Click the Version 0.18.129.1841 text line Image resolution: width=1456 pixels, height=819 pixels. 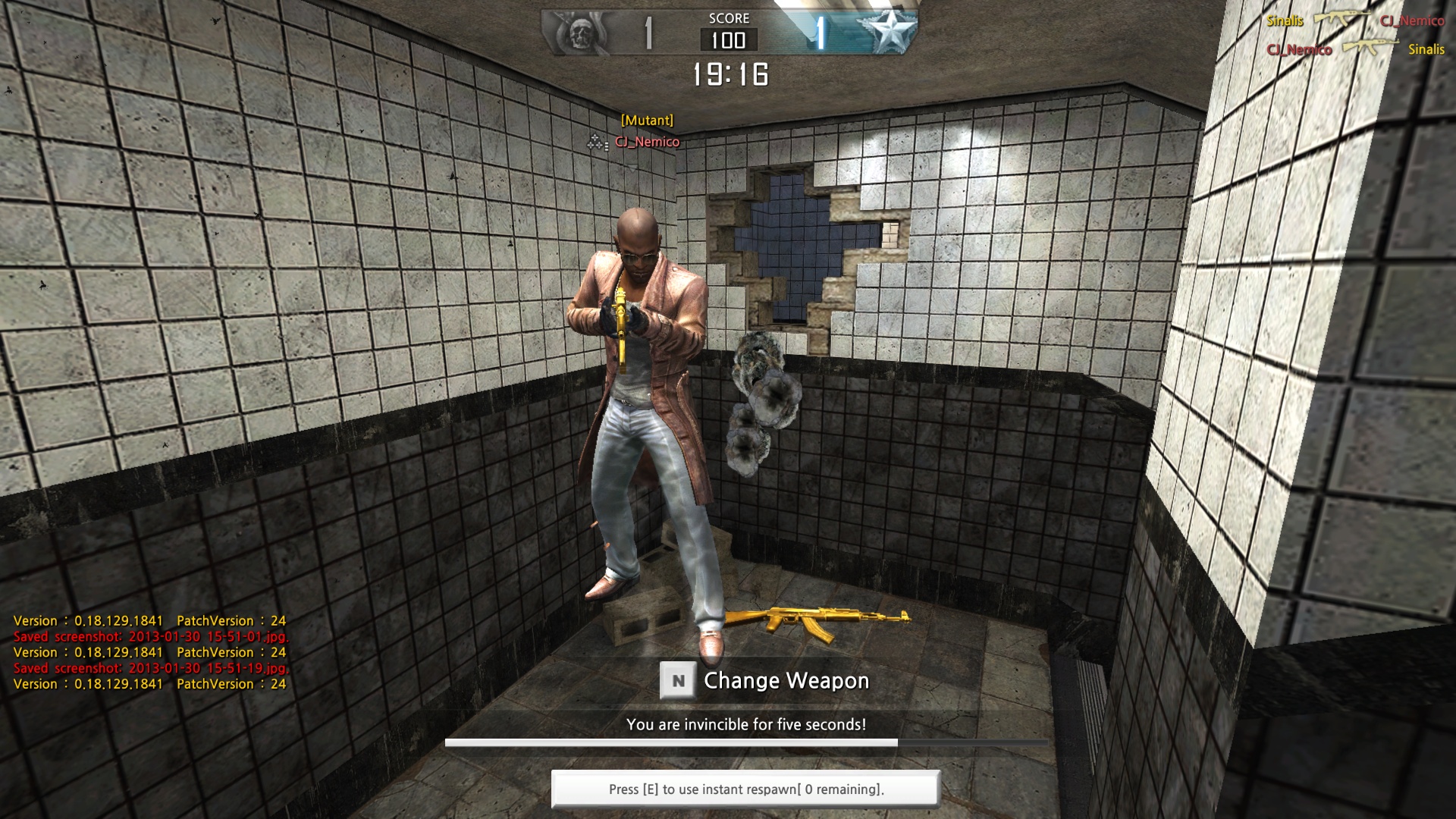tap(150, 620)
